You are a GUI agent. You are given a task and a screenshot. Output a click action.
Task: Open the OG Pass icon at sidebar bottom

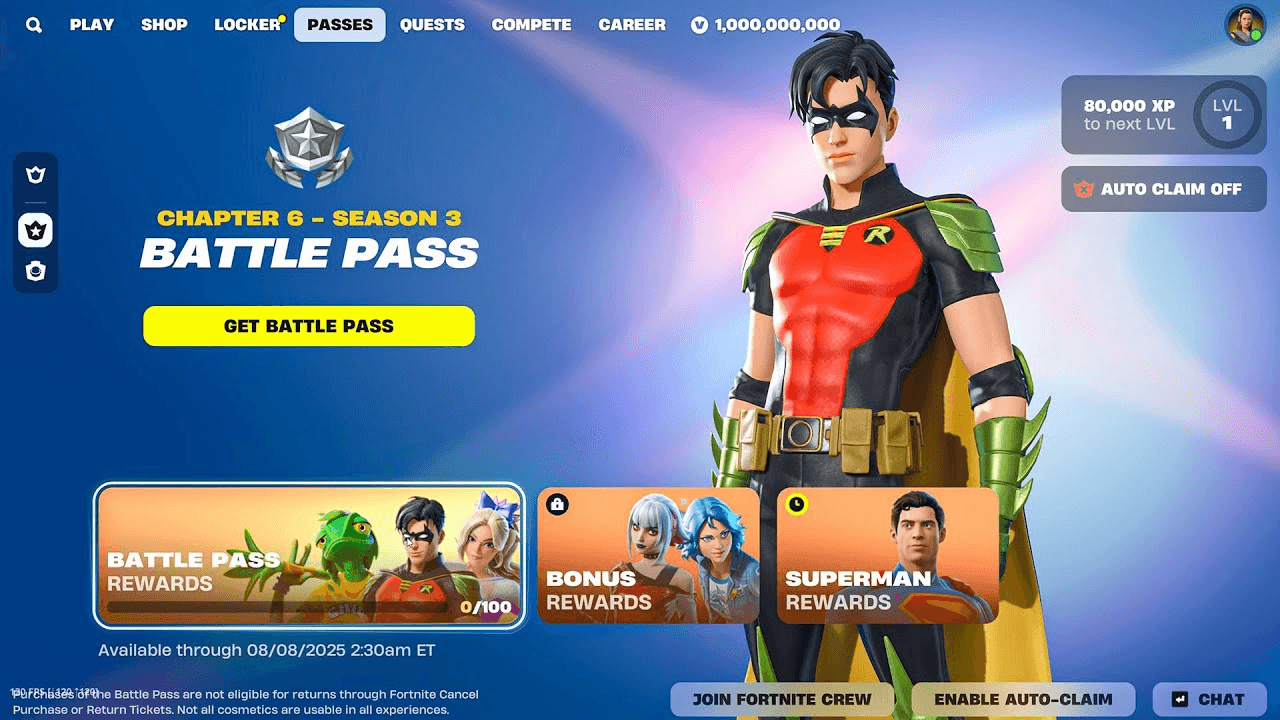click(35, 270)
